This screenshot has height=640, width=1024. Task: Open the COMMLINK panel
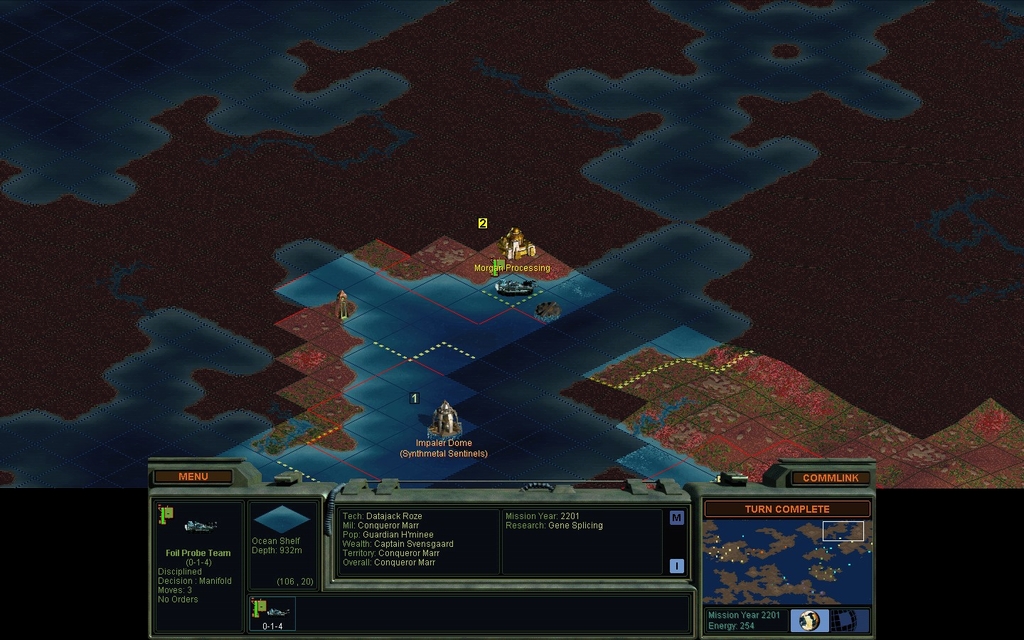(x=830, y=478)
